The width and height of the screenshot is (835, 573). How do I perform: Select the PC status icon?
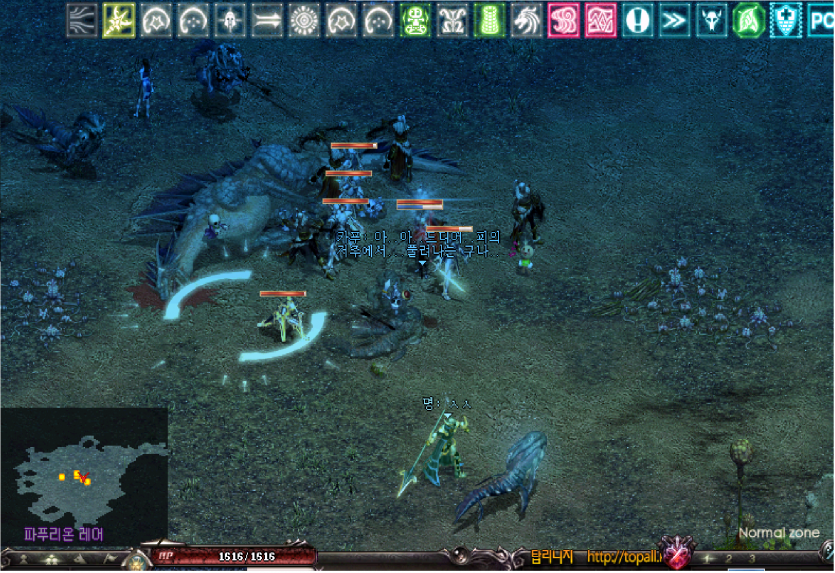click(x=820, y=20)
